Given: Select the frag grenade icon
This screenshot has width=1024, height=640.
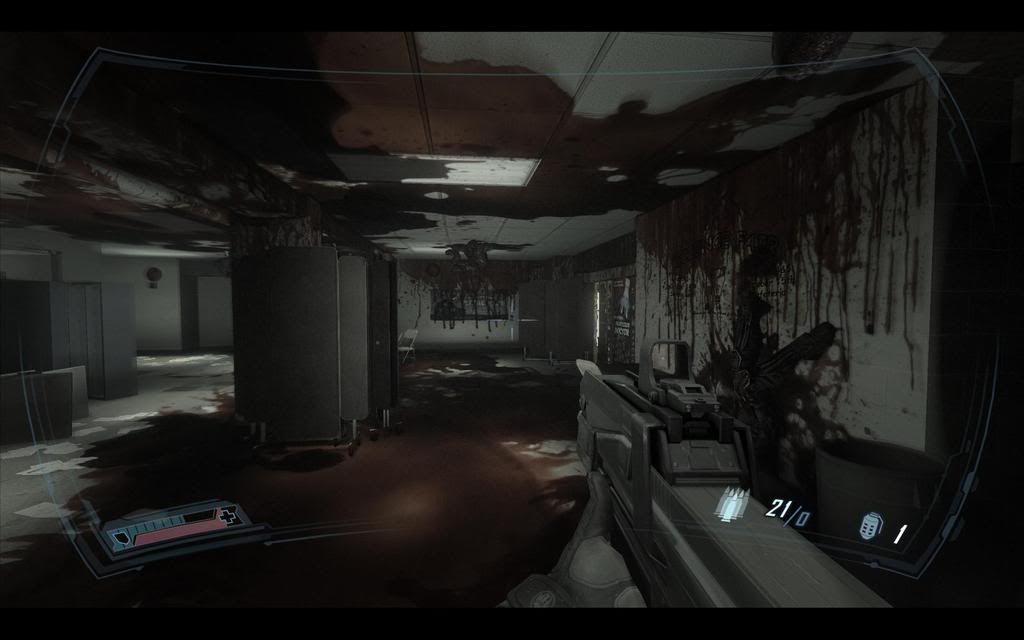Looking at the screenshot, I should [x=869, y=526].
